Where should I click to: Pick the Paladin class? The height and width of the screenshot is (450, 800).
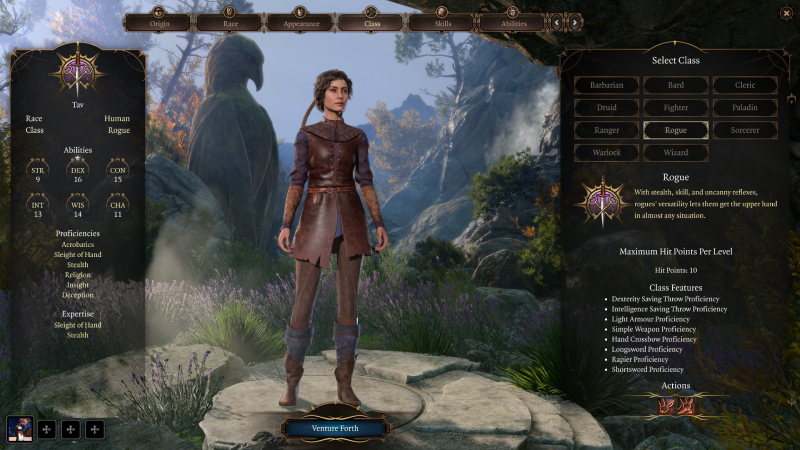745,107
